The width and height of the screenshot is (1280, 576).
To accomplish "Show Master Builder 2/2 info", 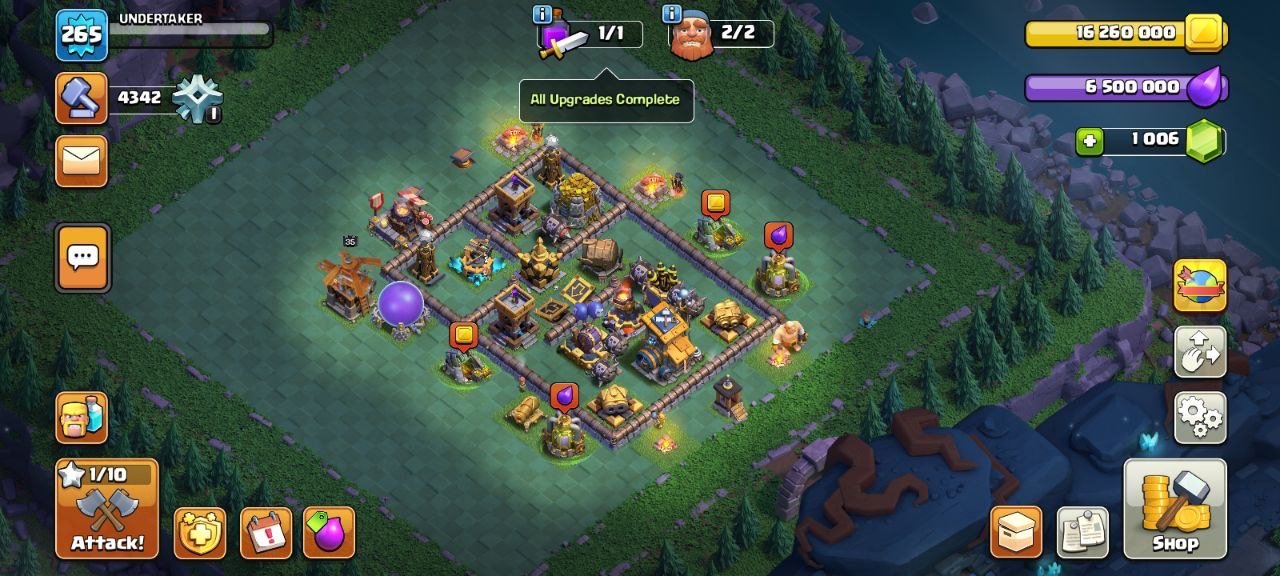I will coord(672,14).
